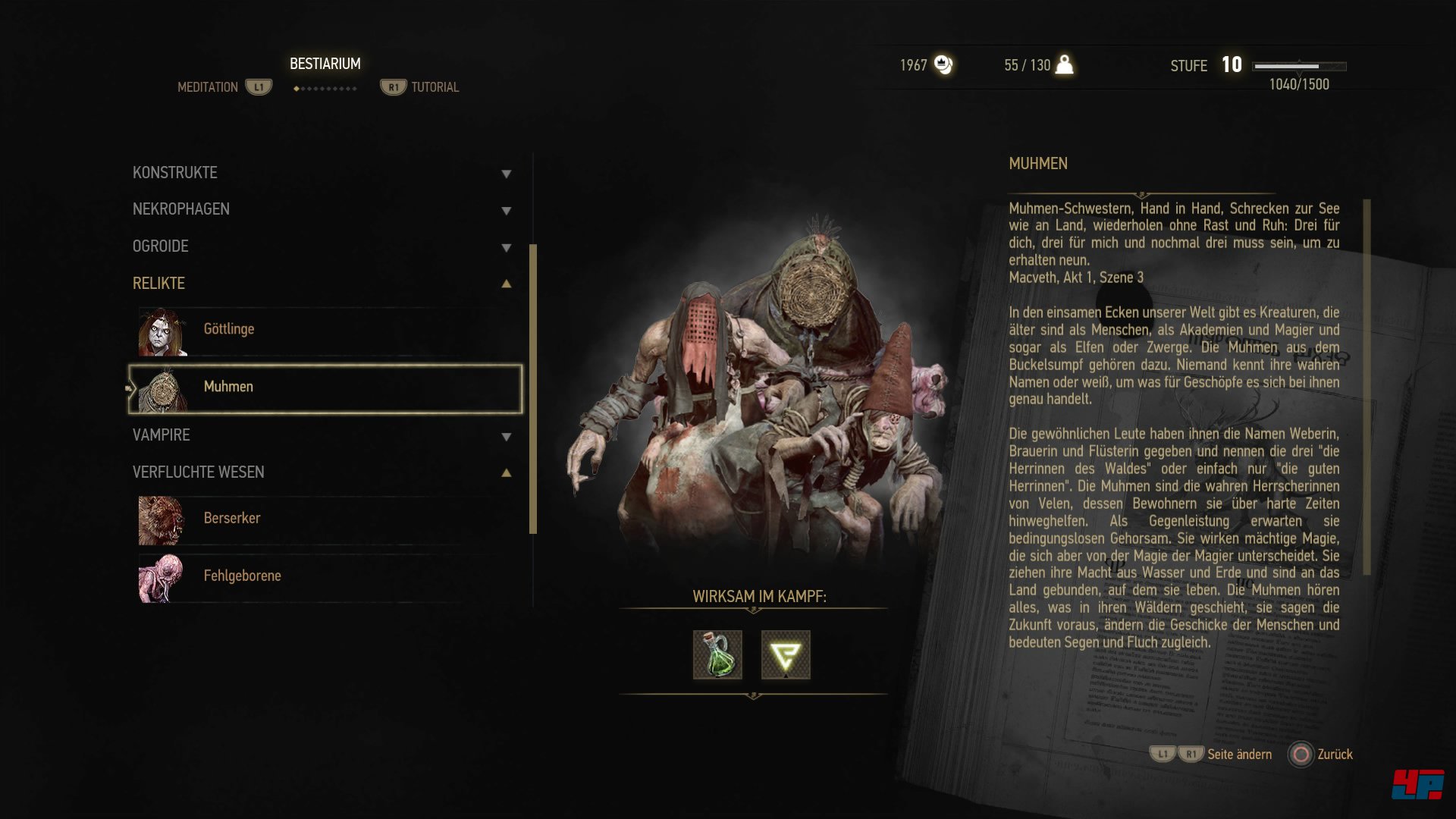Change page with Seite ändern
1456x819 pixels.
pos(1239,755)
